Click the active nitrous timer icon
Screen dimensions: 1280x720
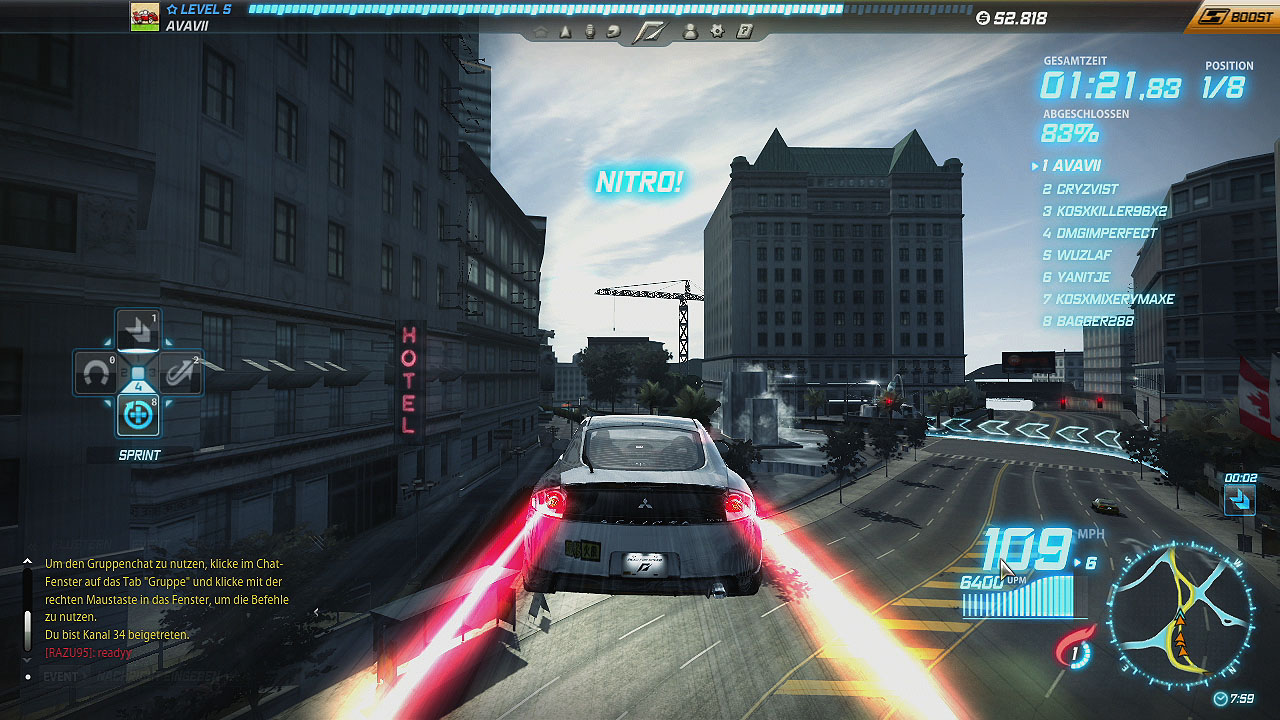tap(1240, 498)
